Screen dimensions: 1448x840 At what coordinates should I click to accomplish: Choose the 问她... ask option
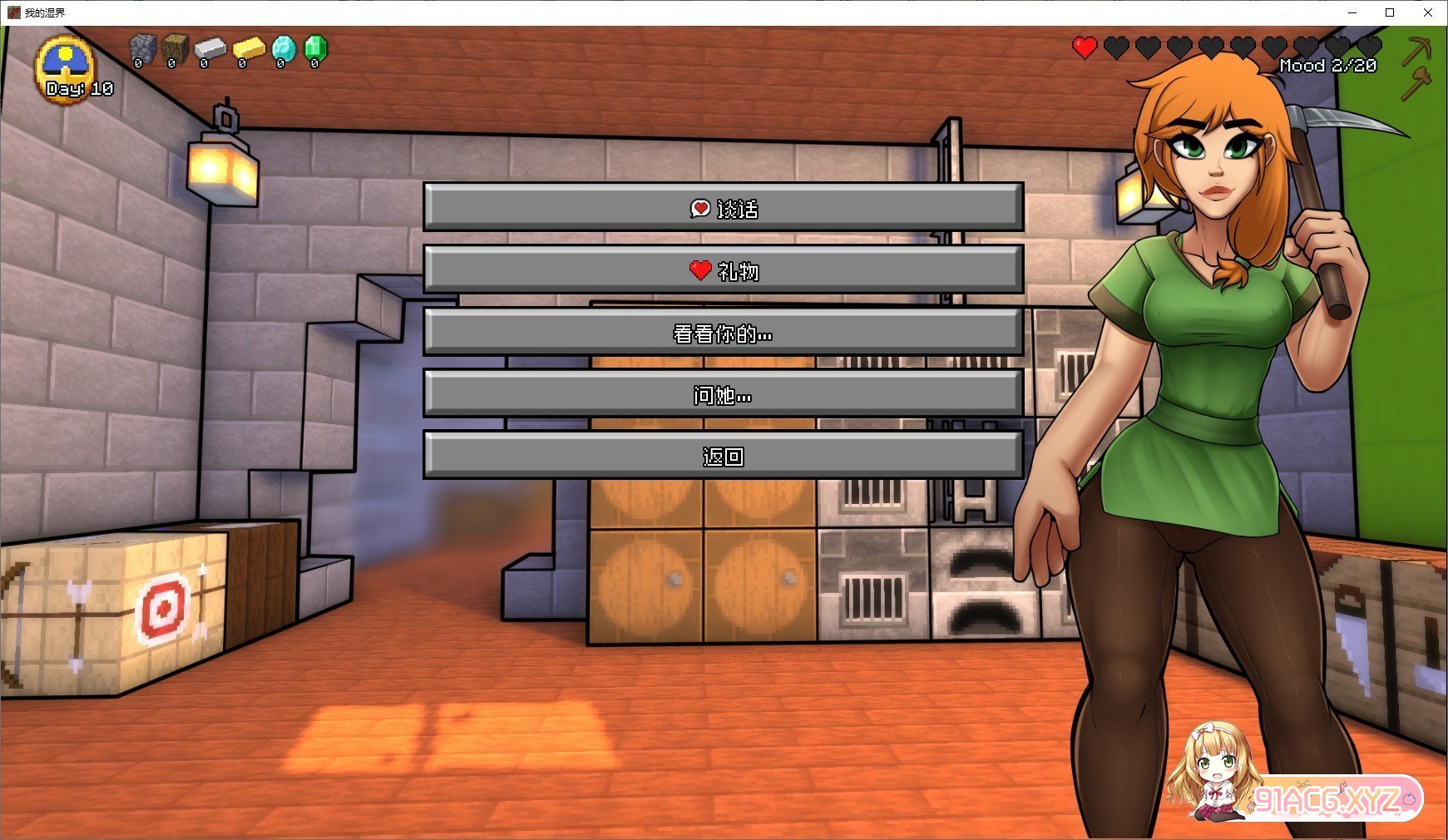pos(723,394)
